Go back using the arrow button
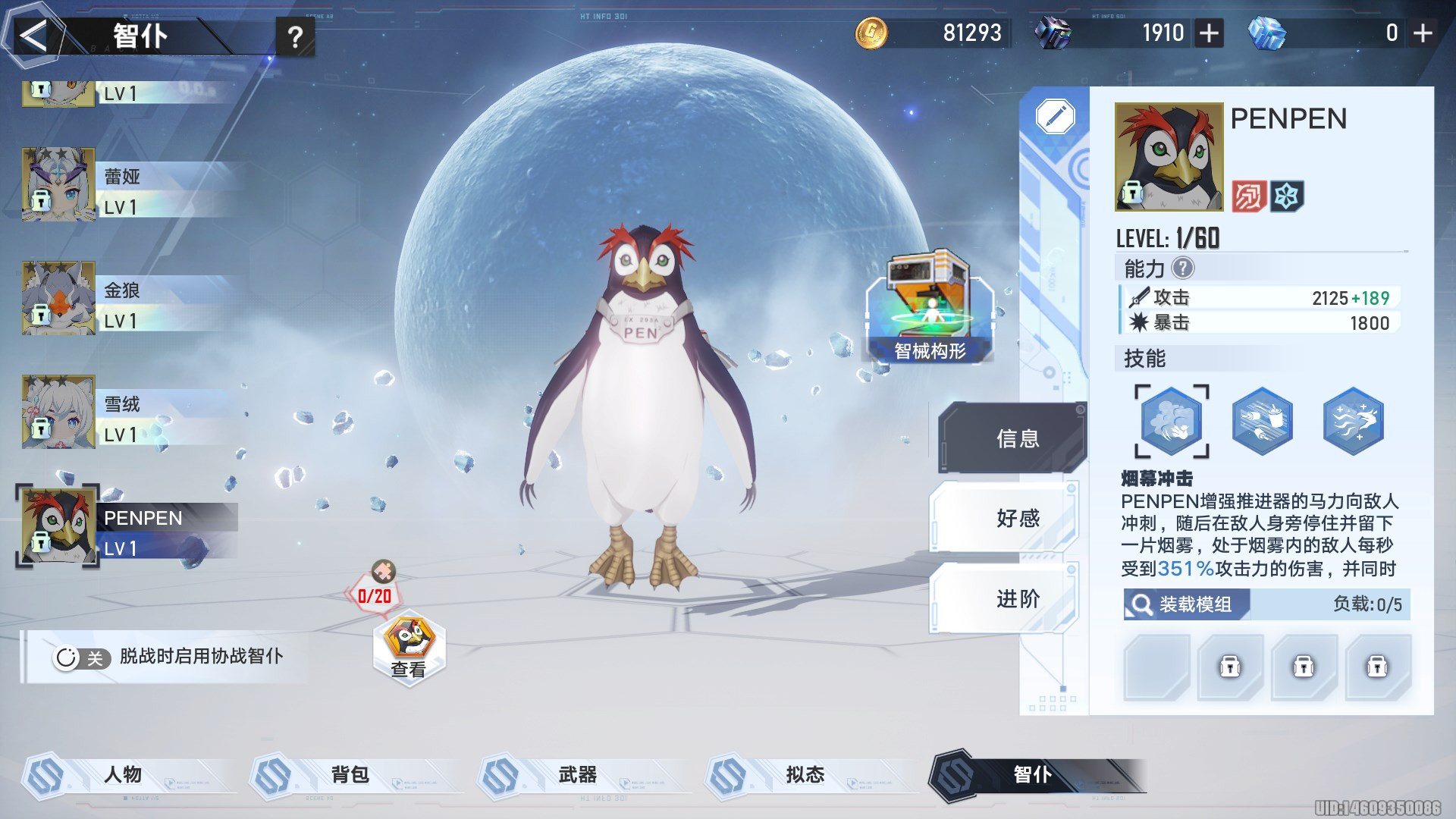The height and width of the screenshot is (819, 1456). click(x=33, y=36)
